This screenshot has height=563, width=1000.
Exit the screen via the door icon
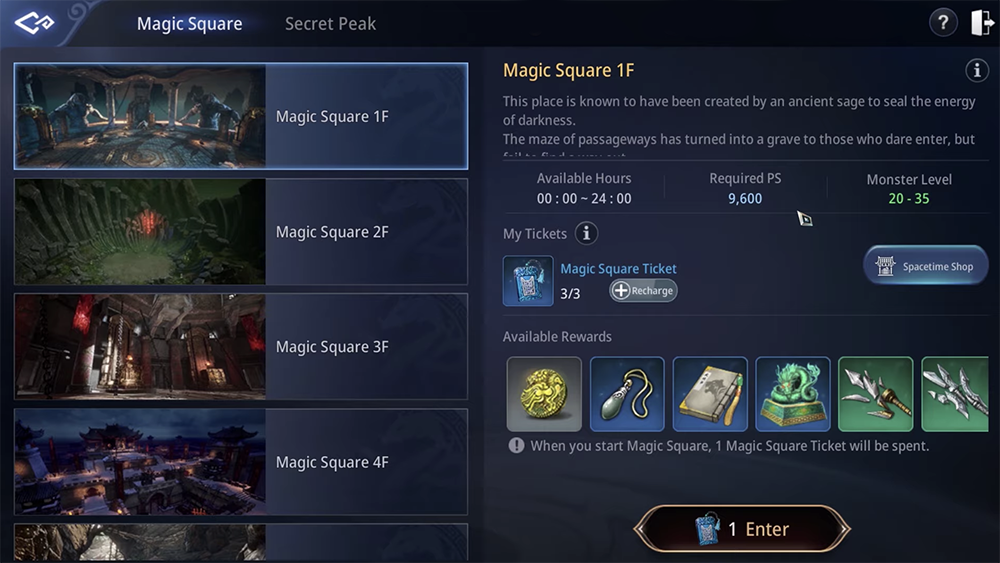tap(982, 23)
